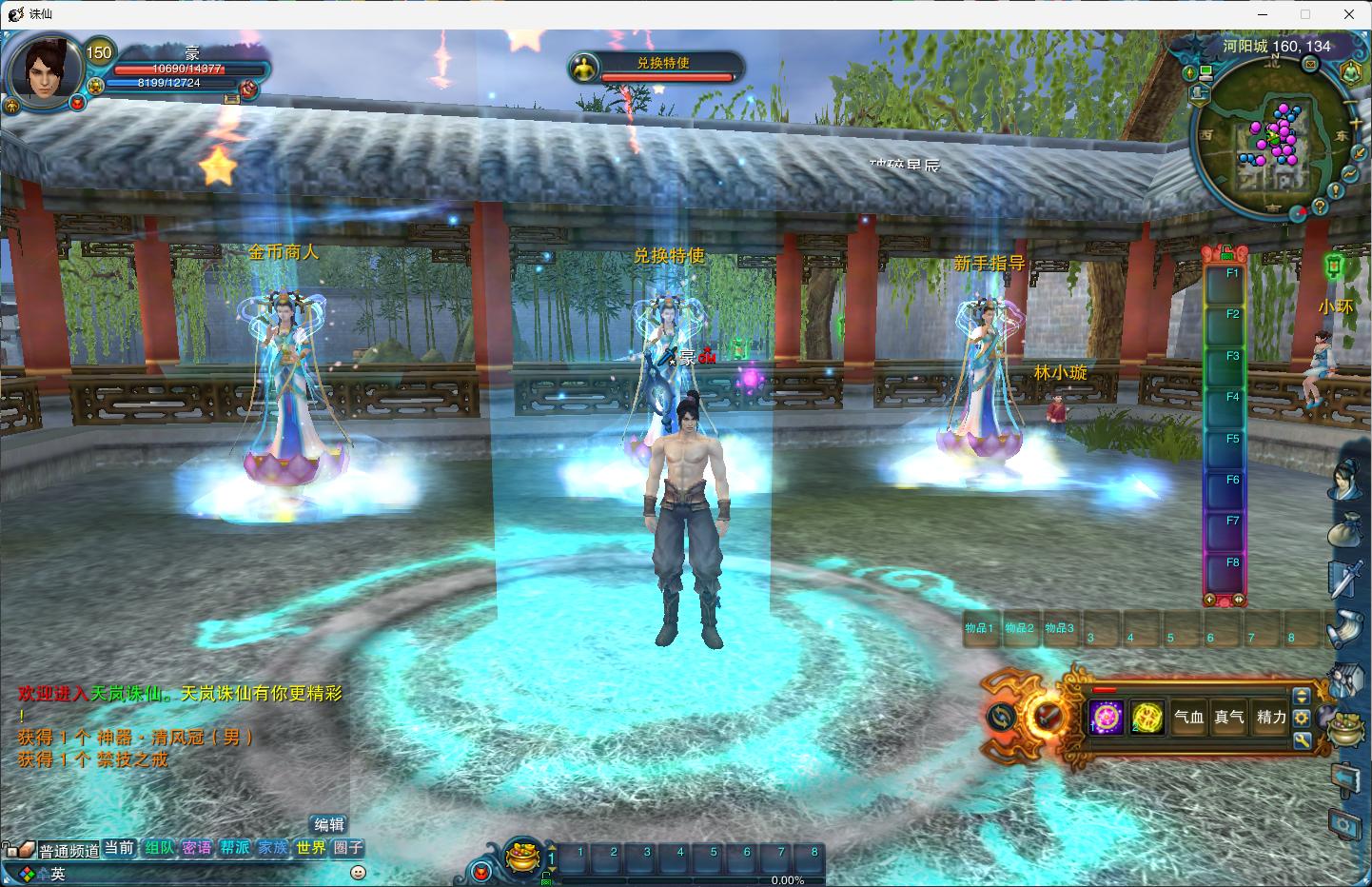Screen dimensions: 1372x887
Task: Open the gear settings on skill bar
Action: click(x=1302, y=718)
